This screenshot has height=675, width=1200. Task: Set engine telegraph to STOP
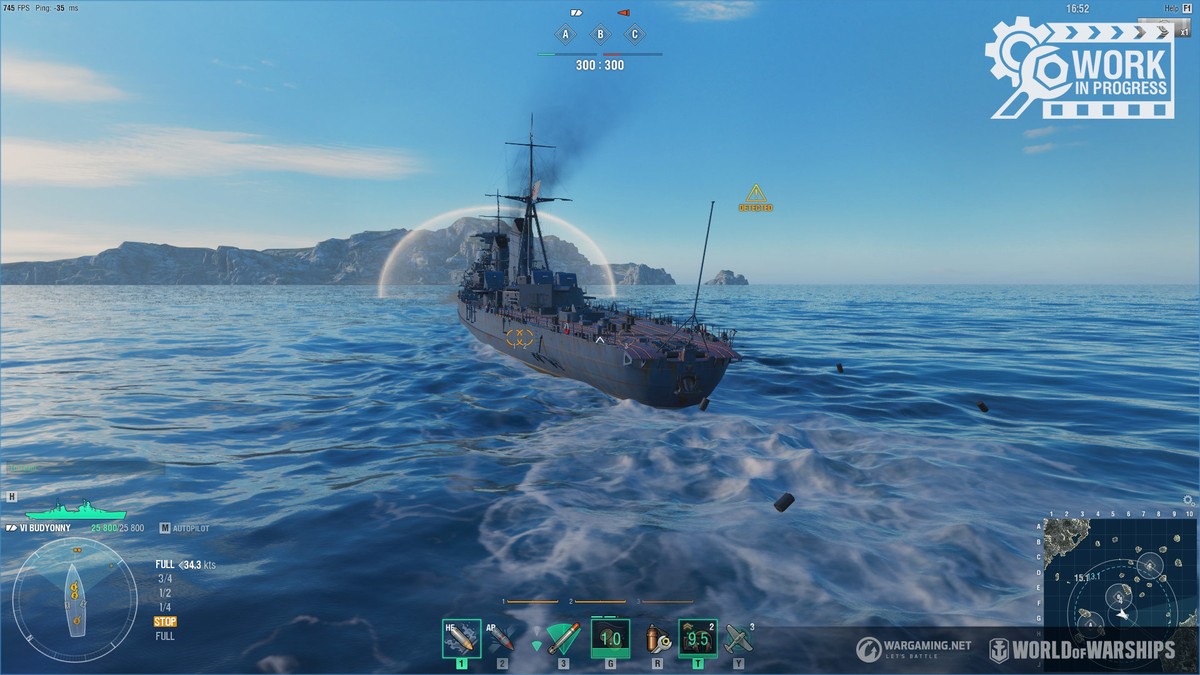(165, 622)
